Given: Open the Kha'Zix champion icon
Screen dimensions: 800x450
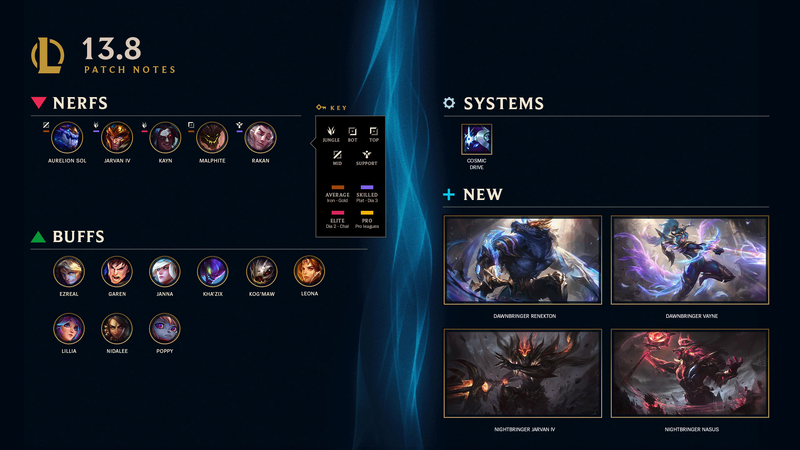Looking at the screenshot, I should 212,271.
